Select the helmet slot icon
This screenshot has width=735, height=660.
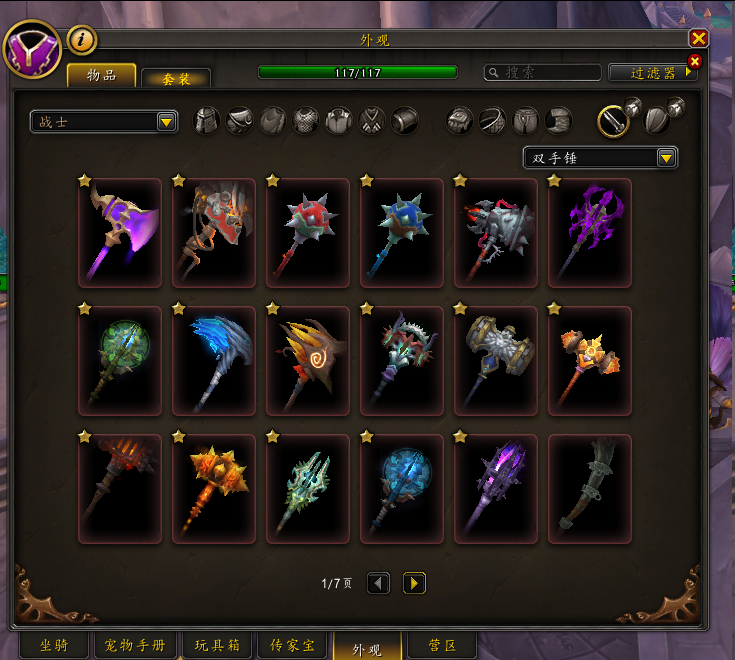click(207, 121)
